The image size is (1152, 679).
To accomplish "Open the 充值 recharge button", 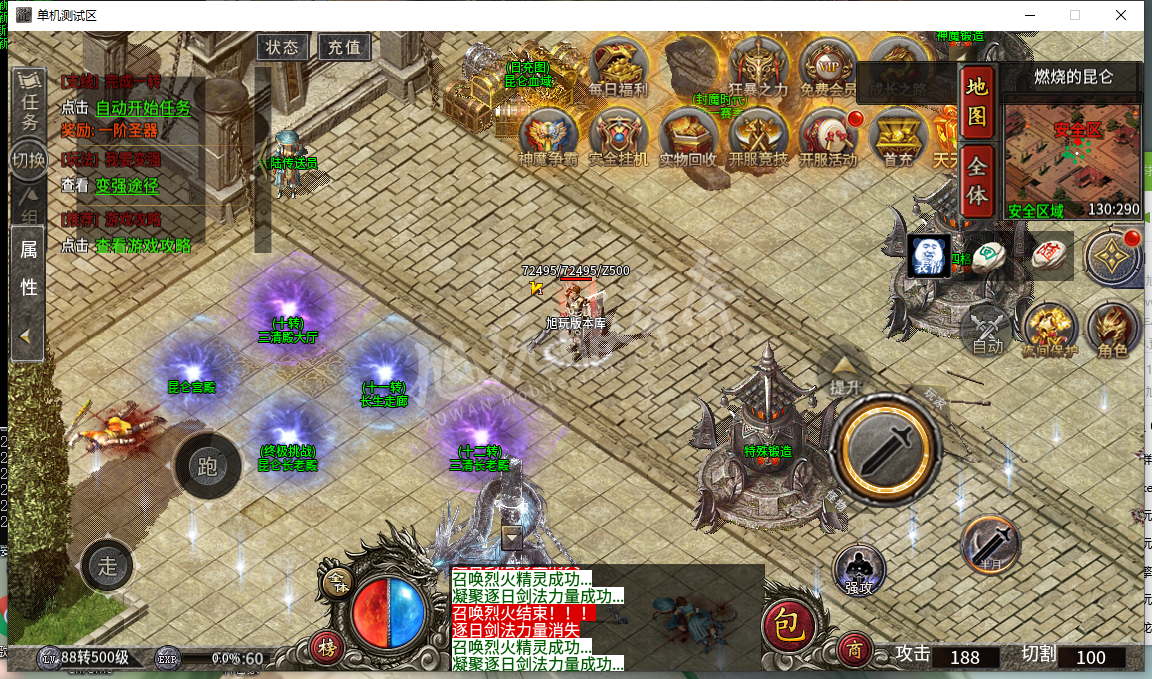I will click(x=344, y=47).
